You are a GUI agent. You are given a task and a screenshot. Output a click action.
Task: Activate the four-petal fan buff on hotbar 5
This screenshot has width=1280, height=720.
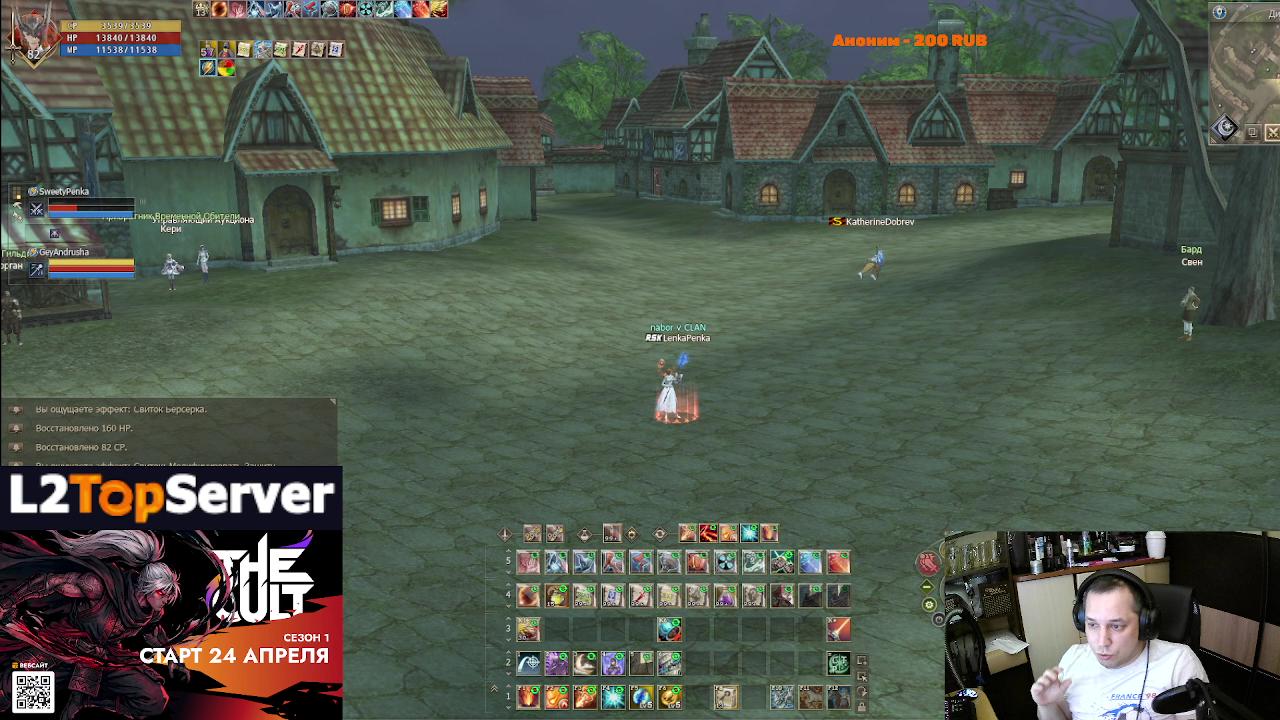tap(725, 563)
